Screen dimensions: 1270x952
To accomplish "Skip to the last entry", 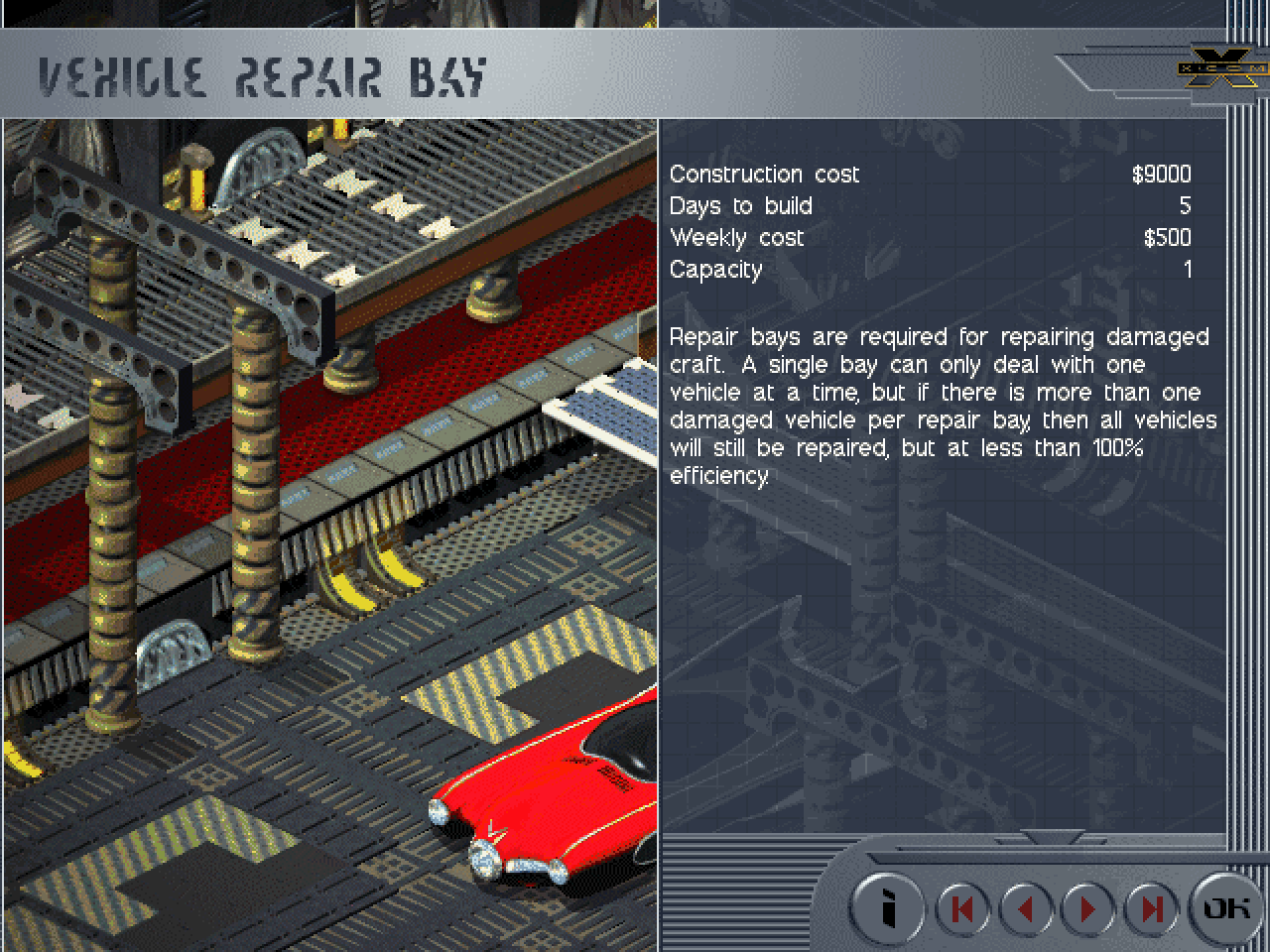I will [1151, 908].
